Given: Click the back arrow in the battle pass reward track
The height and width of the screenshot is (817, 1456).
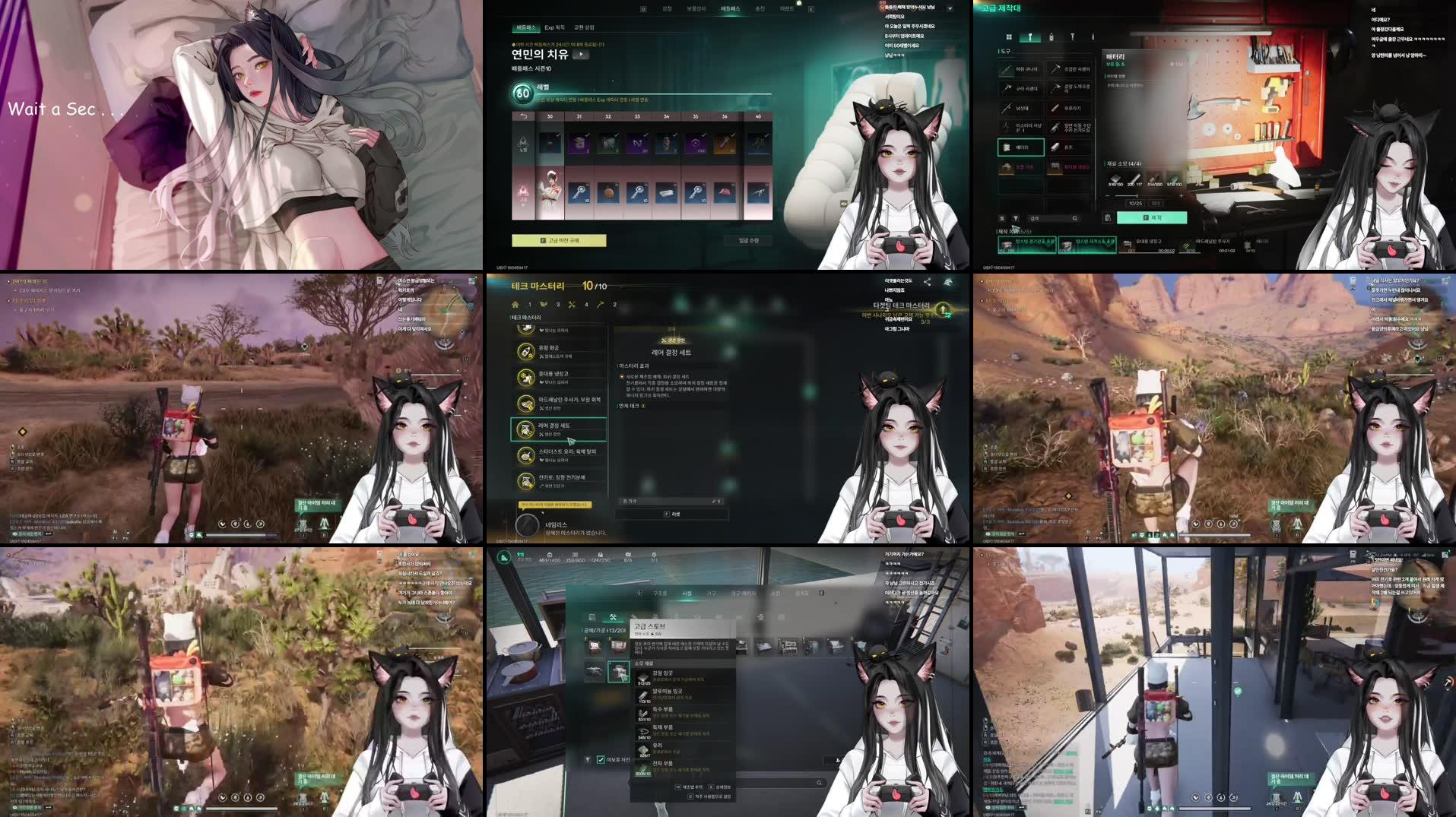Looking at the screenshot, I should (x=523, y=116).
